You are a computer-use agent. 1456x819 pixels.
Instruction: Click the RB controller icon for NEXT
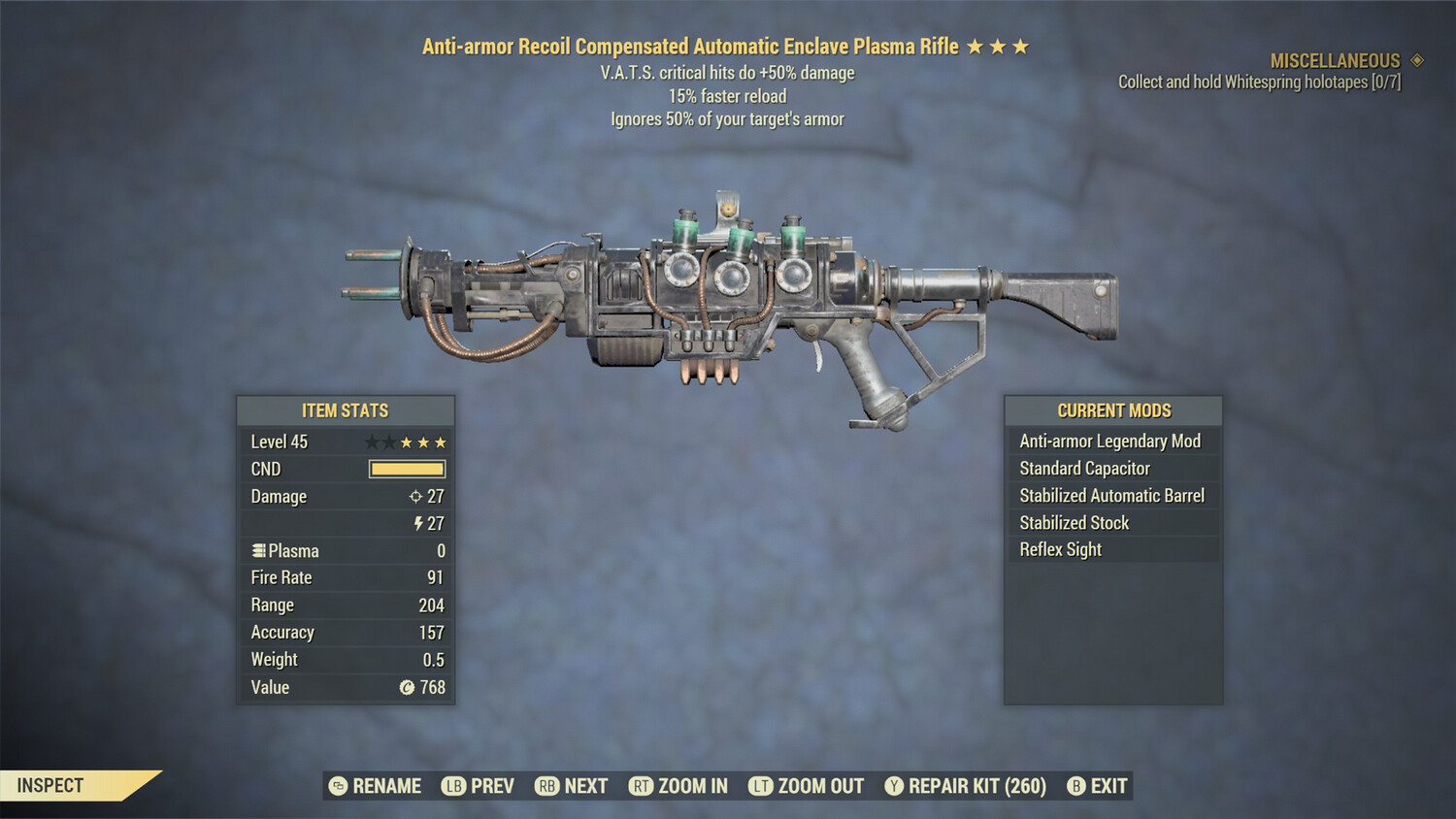(x=546, y=786)
